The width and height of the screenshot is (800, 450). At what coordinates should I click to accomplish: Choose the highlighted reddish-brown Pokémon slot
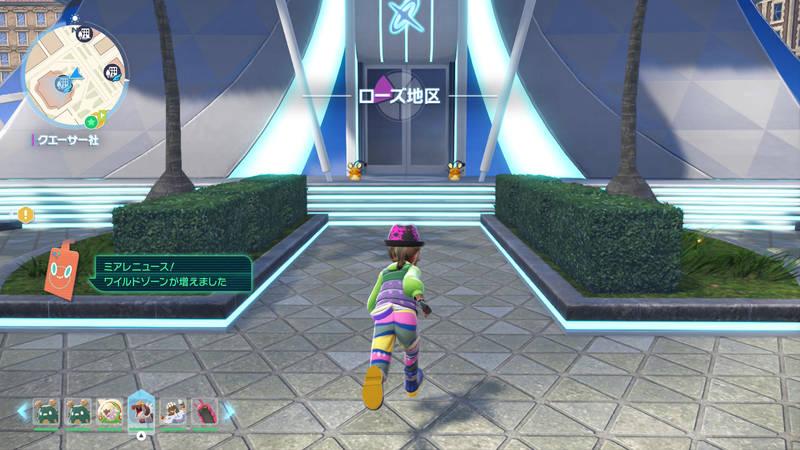(x=141, y=411)
